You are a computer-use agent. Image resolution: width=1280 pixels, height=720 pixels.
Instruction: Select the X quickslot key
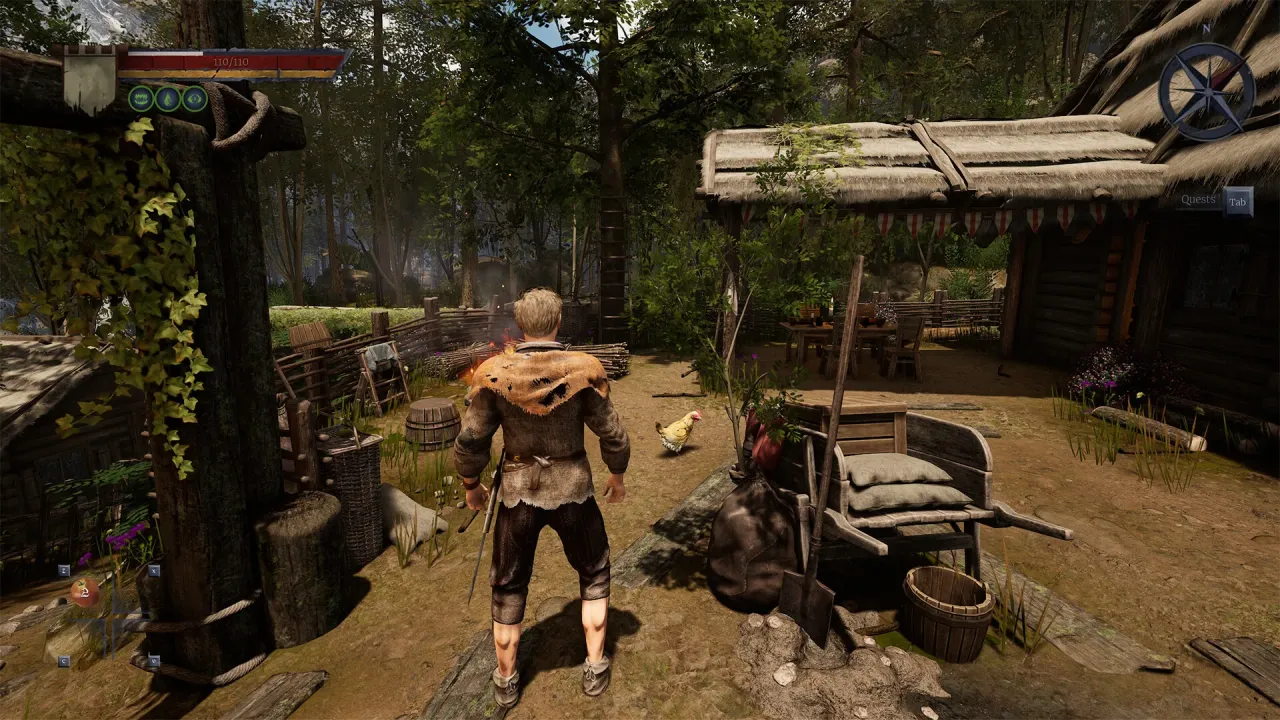click(153, 570)
